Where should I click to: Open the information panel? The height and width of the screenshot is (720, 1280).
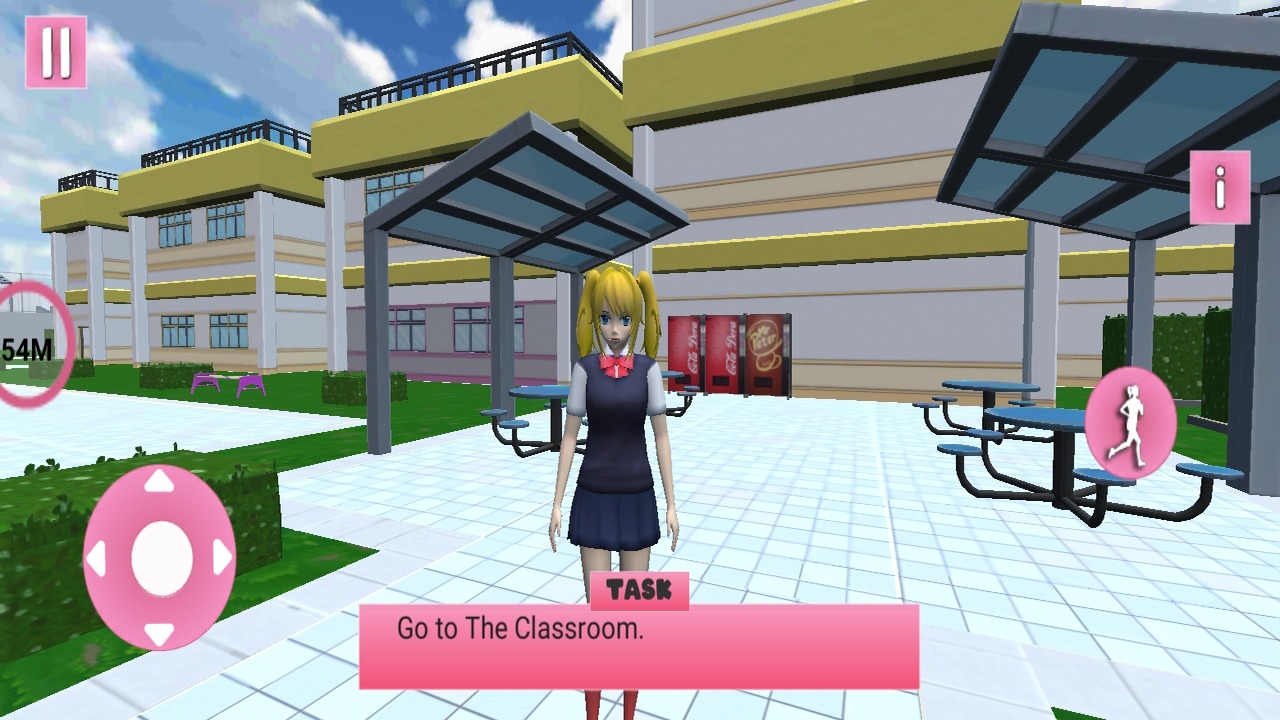(1218, 188)
